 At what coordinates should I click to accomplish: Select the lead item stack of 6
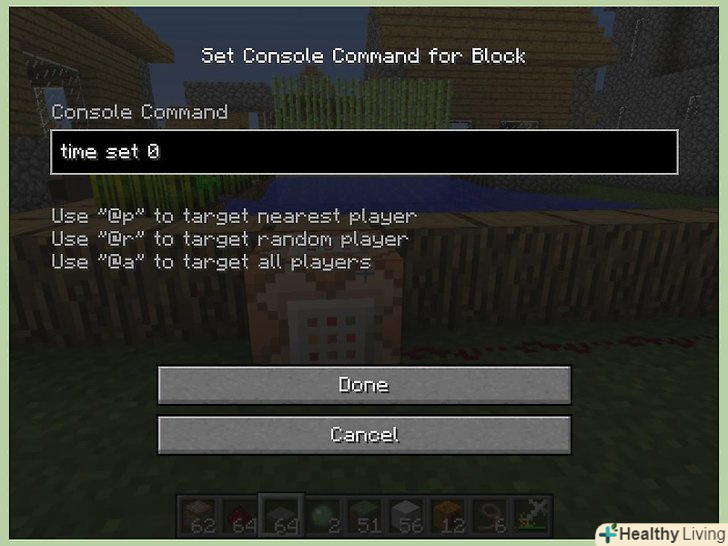coord(489,513)
